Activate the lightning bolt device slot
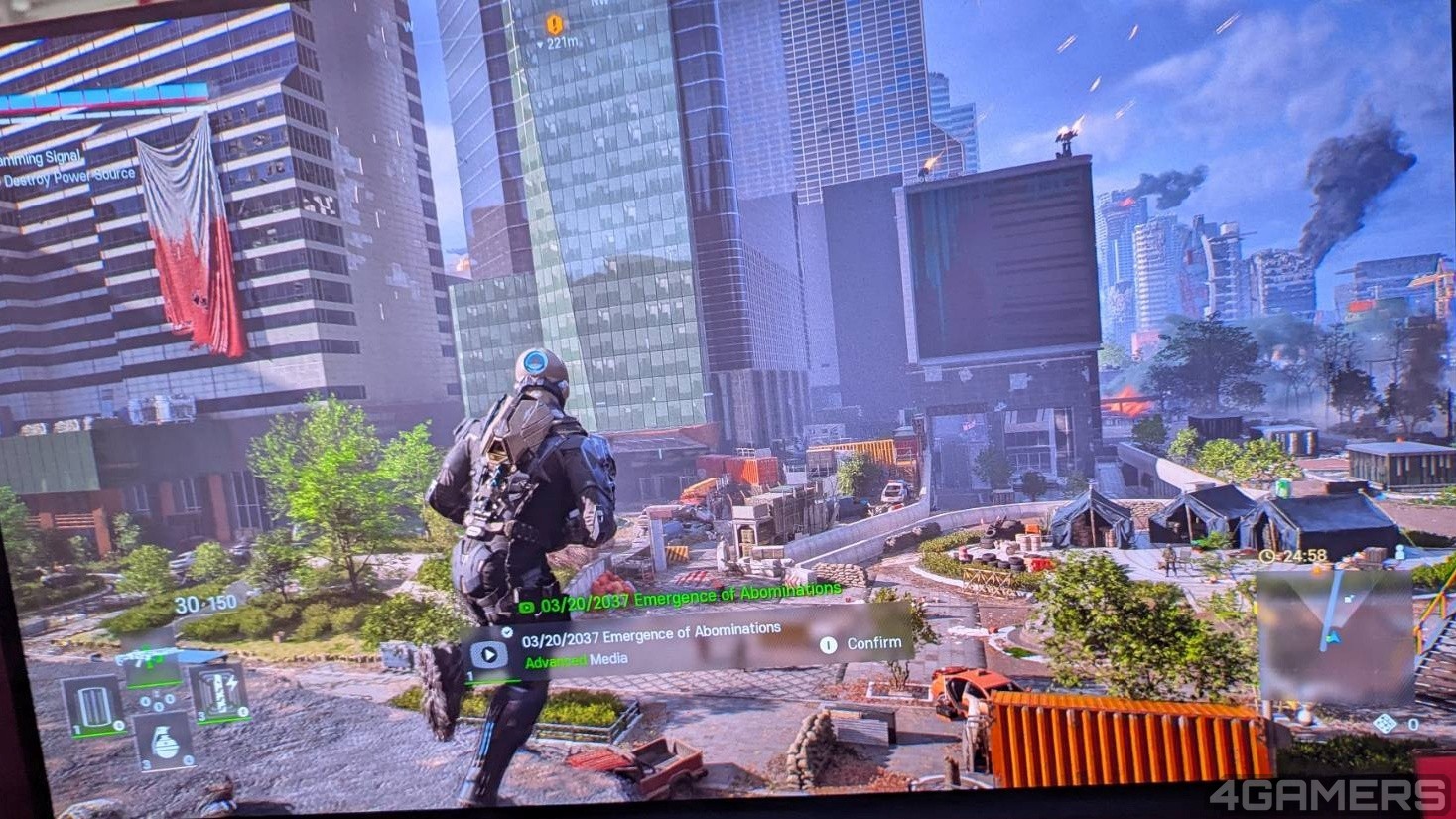Viewport: 1456px width, 819px height. pos(218,692)
